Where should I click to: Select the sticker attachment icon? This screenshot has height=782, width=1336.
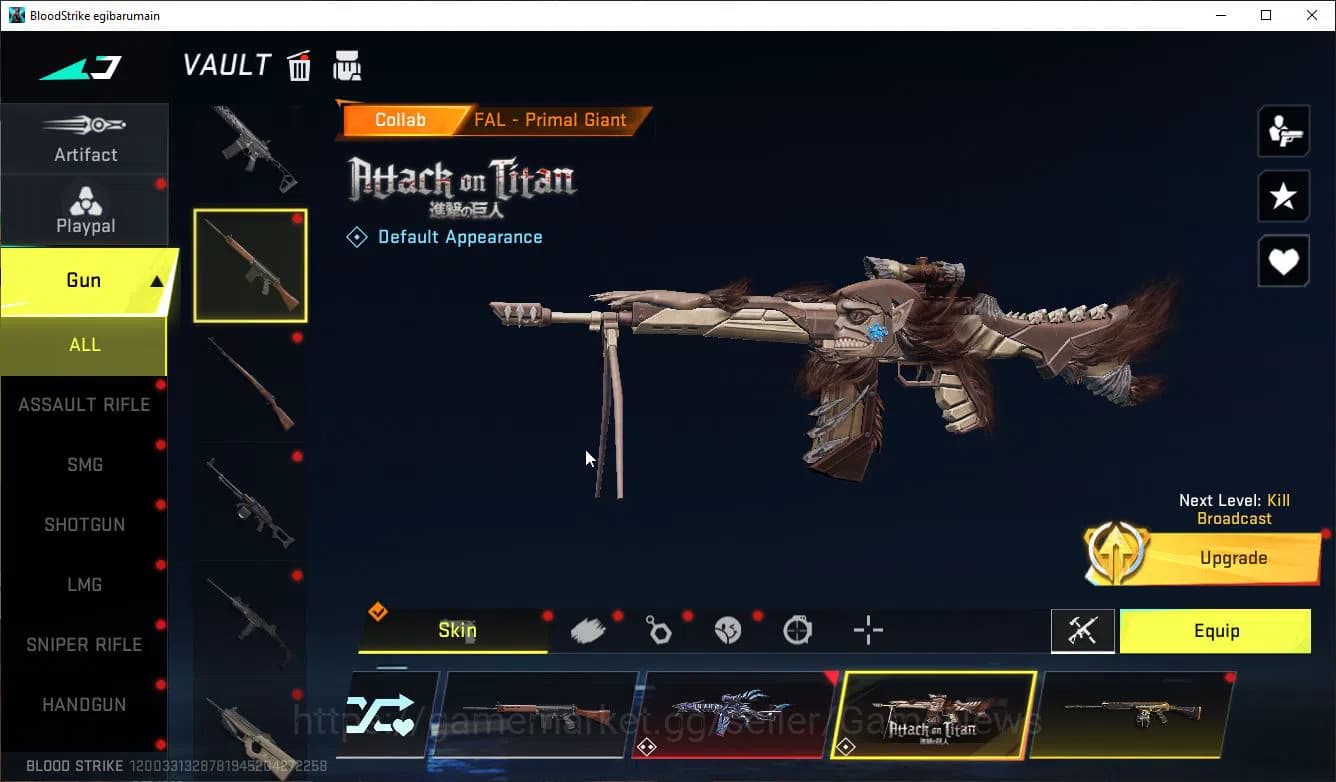[729, 630]
